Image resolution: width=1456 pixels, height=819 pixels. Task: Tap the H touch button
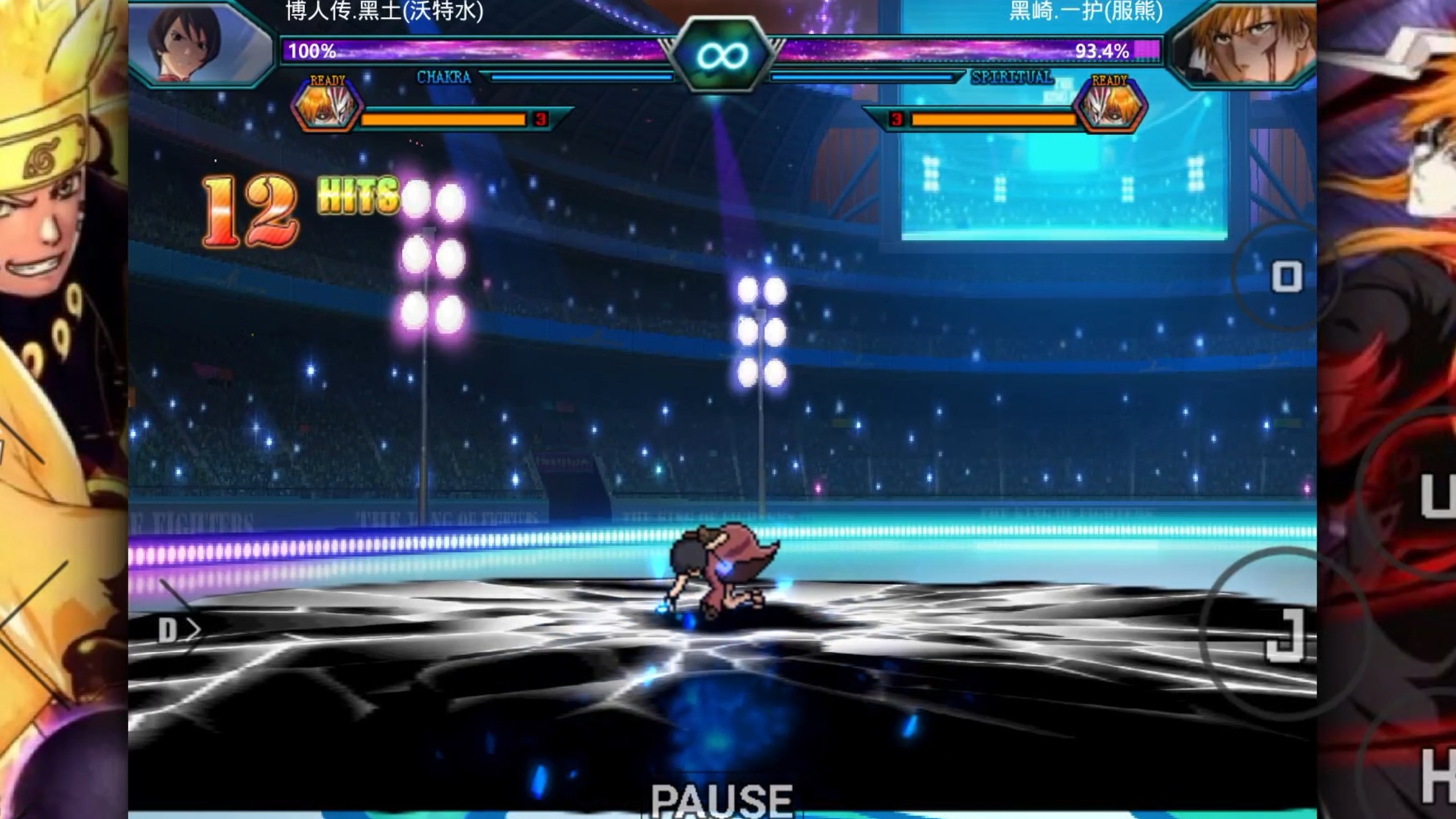point(1436,776)
